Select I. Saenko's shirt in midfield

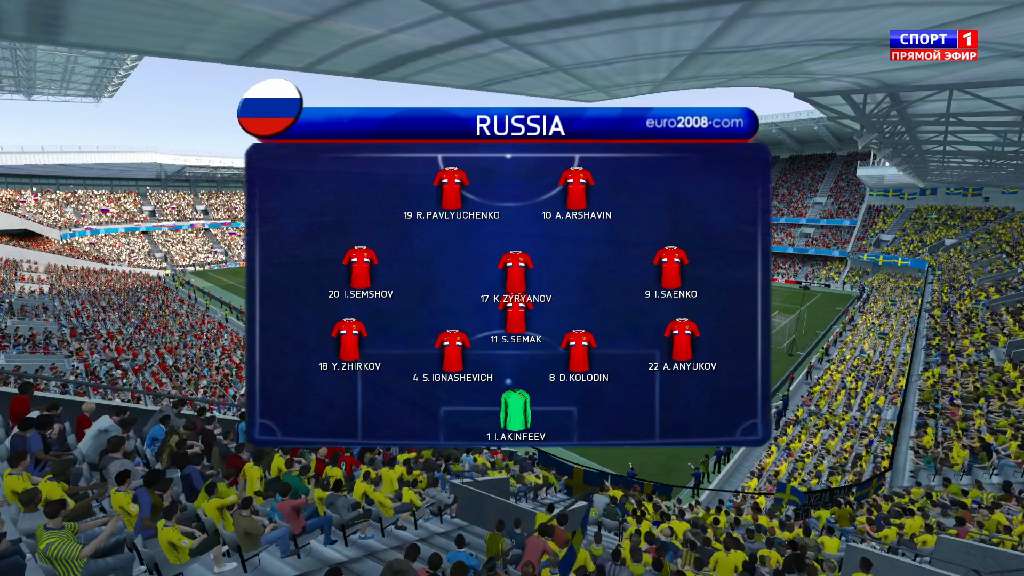pos(670,267)
